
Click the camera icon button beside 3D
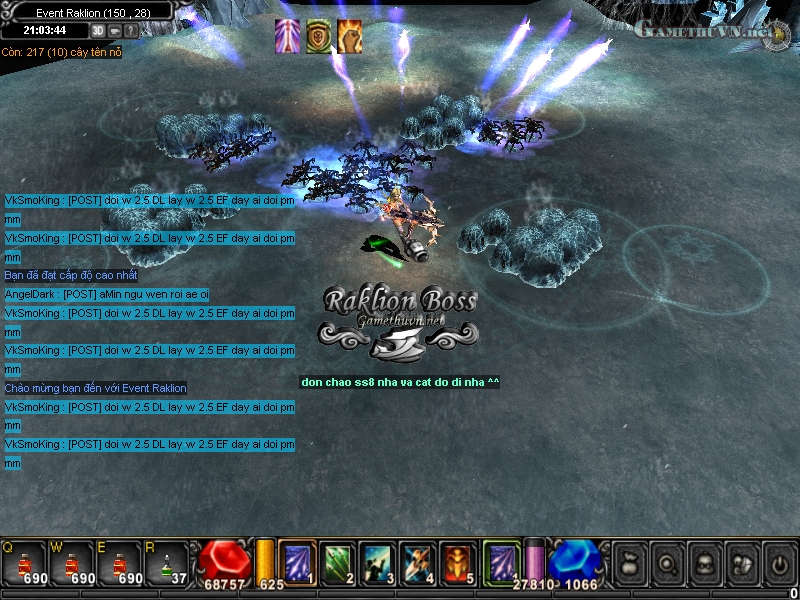point(115,31)
